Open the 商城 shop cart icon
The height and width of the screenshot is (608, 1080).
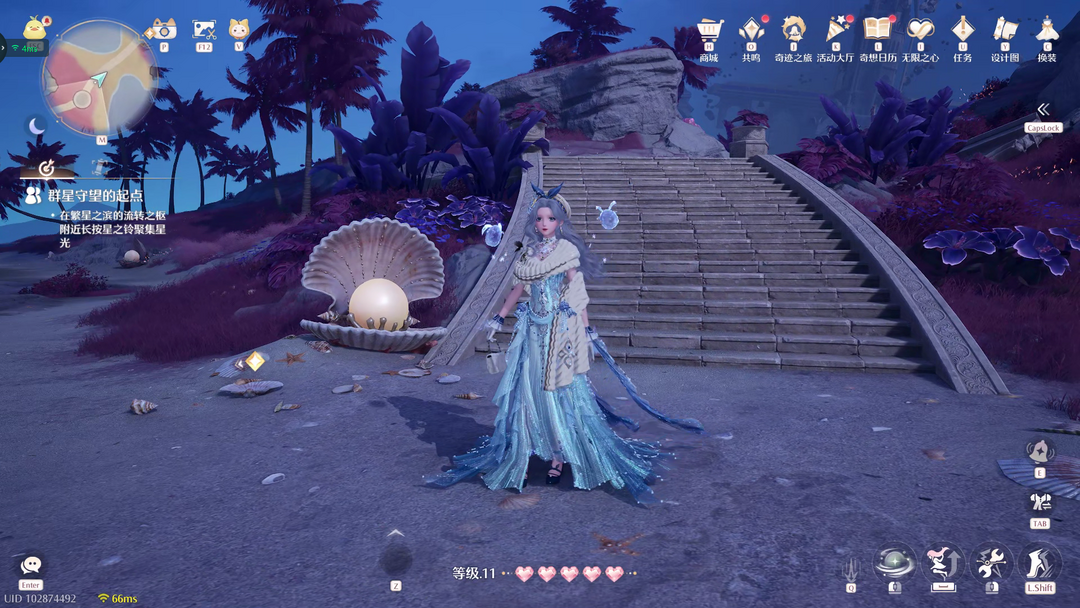click(x=709, y=29)
